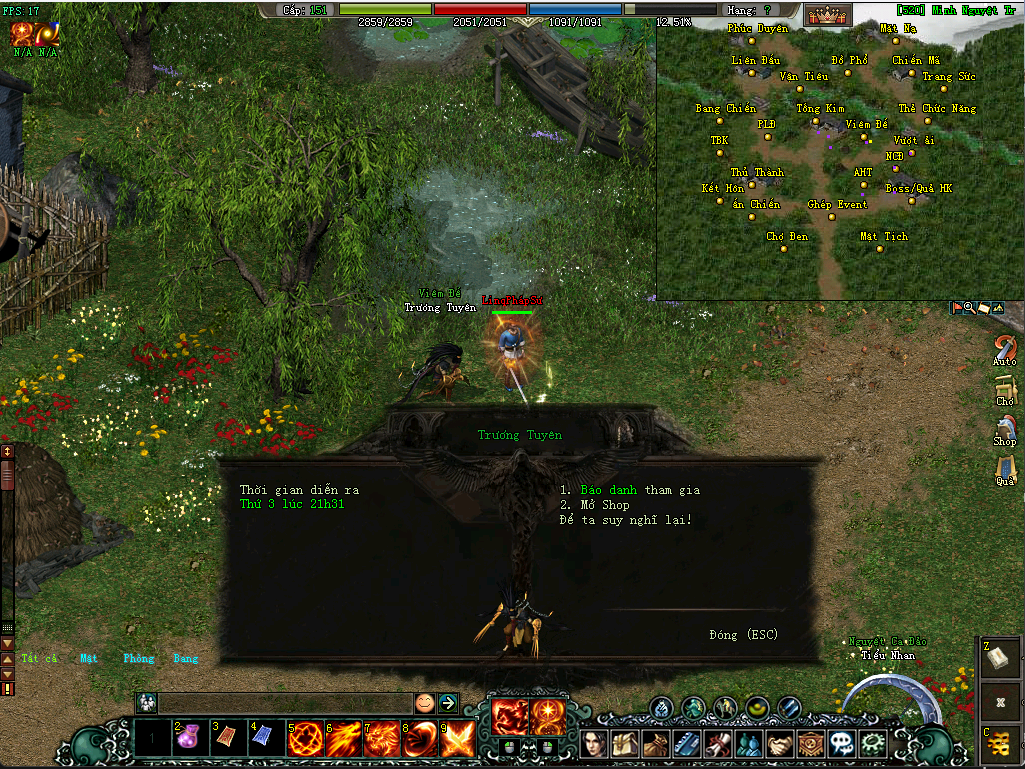Switch to the Tất cả chat tab
Screen dimensions: 1025x769
point(40,659)
